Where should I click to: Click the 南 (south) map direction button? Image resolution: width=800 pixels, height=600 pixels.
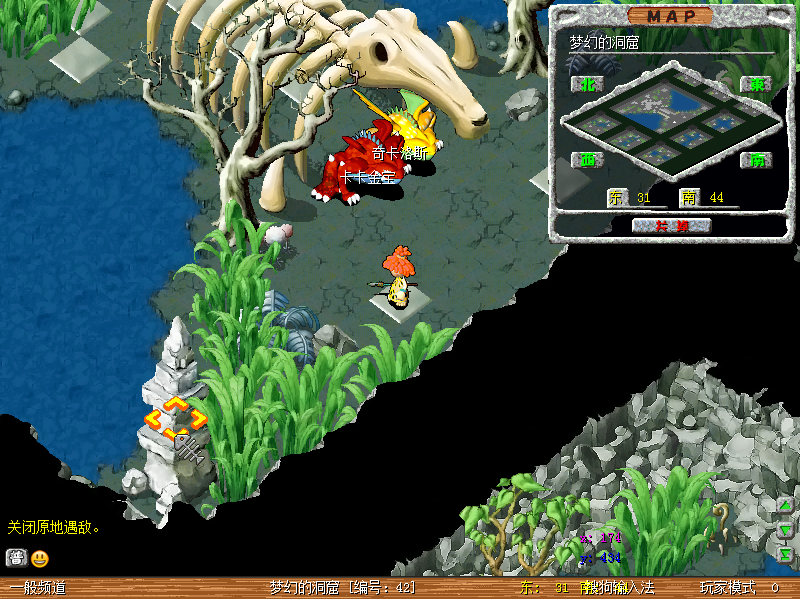pyautogui.click(x=754, y=159)
